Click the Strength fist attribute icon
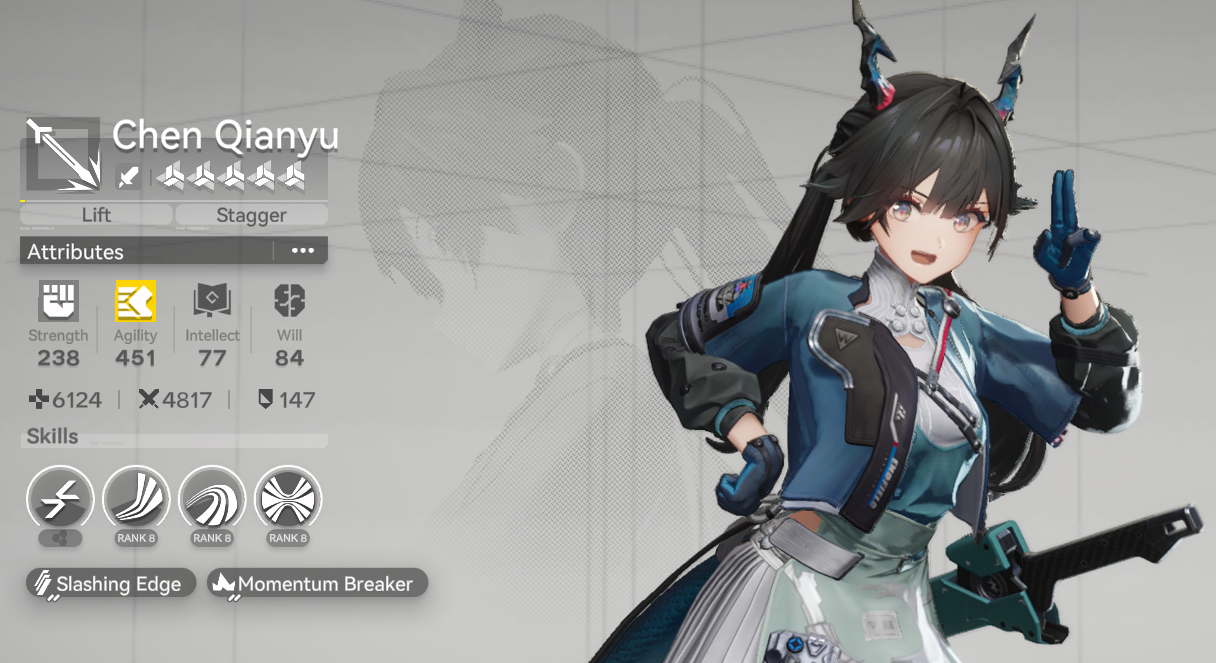This screenshot has height=663, width=1216. click(x=57, y=301)
